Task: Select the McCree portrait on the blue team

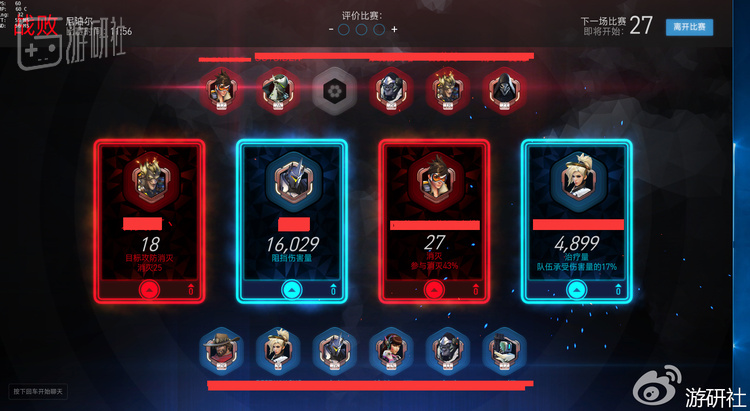Action: [217, 348]
